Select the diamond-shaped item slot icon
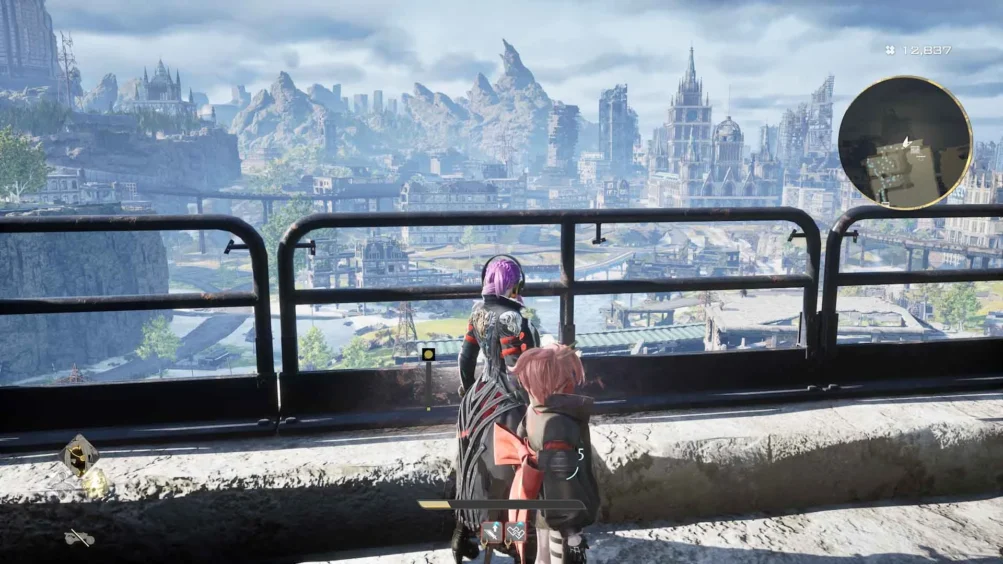 [x=78, y=455]
